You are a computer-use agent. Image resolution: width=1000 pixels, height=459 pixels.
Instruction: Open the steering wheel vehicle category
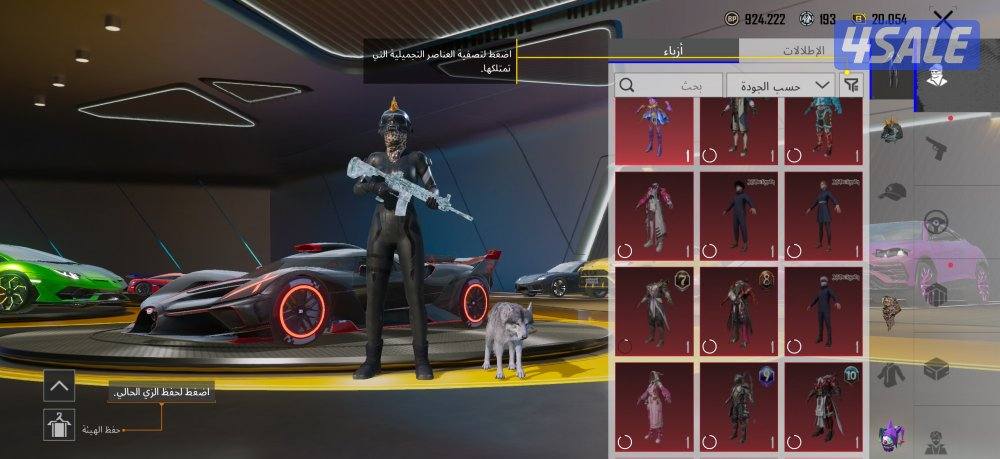coord(936,221)
